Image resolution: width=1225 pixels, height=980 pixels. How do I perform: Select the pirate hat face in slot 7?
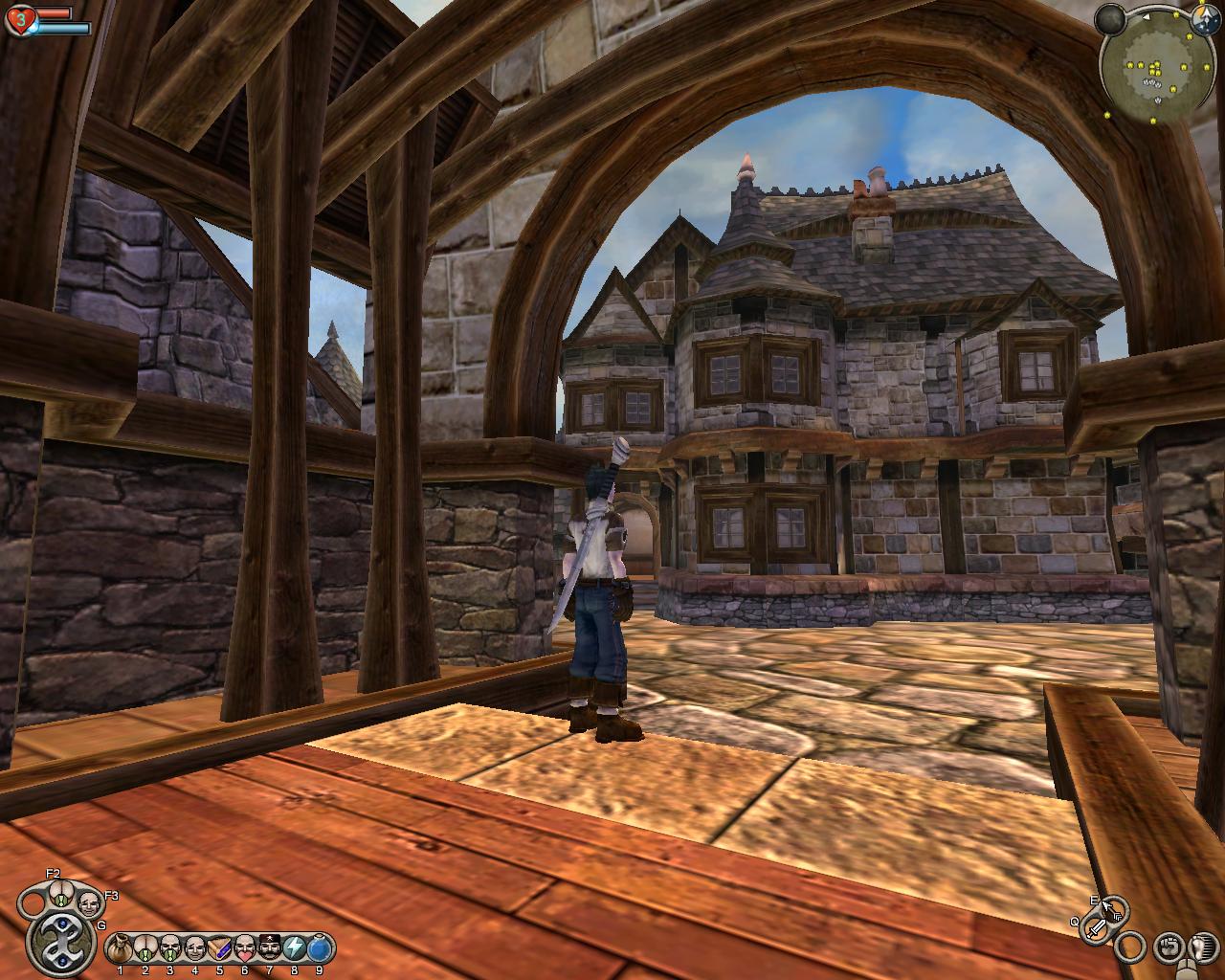pos(270,948)
